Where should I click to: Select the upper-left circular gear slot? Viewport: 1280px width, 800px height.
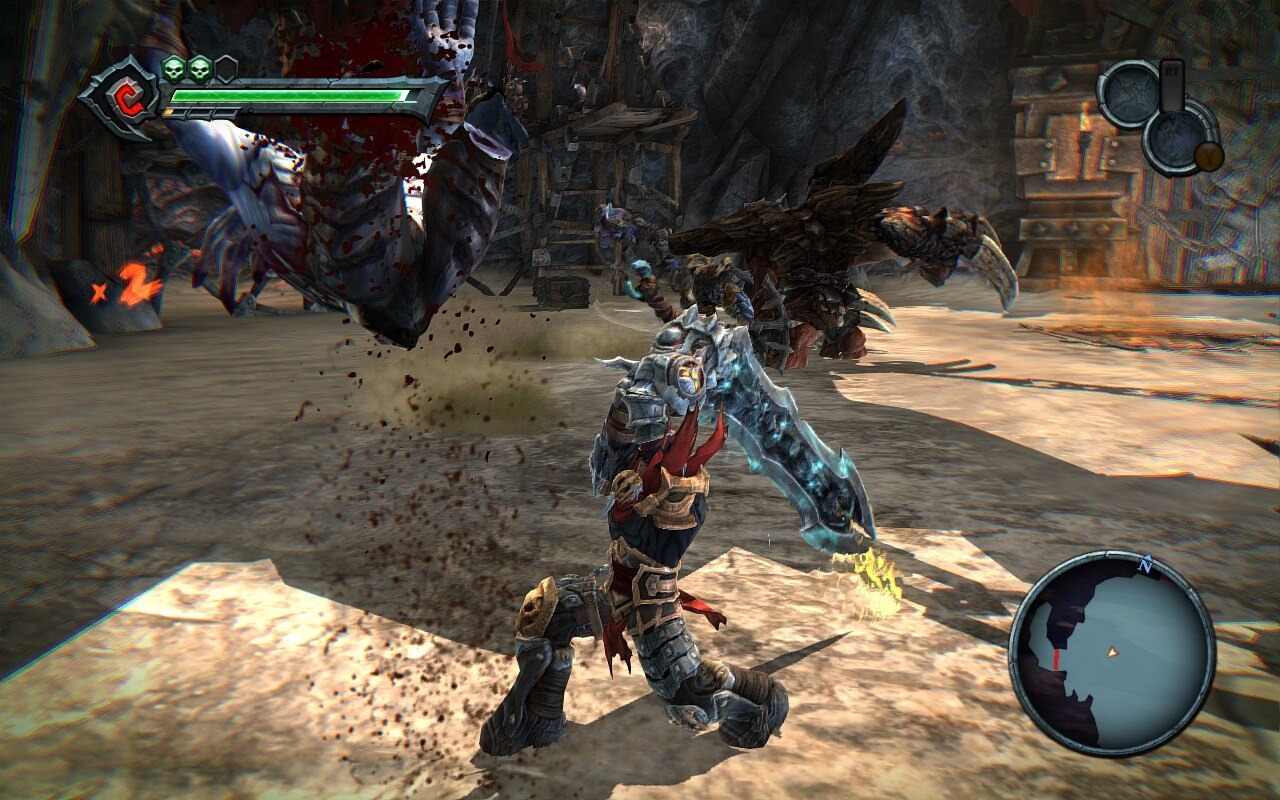tap(1130, 95)
